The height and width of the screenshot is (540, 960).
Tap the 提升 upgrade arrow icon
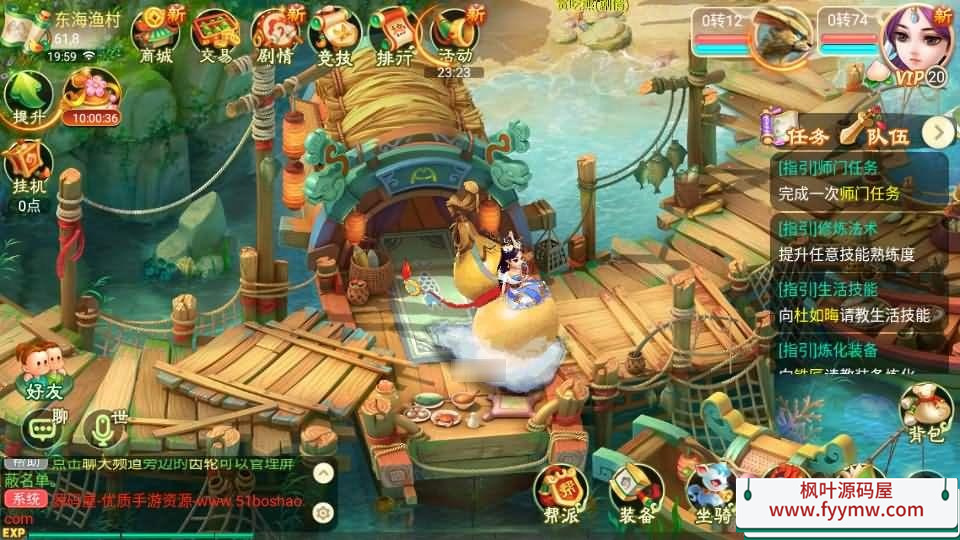[28, 98]
